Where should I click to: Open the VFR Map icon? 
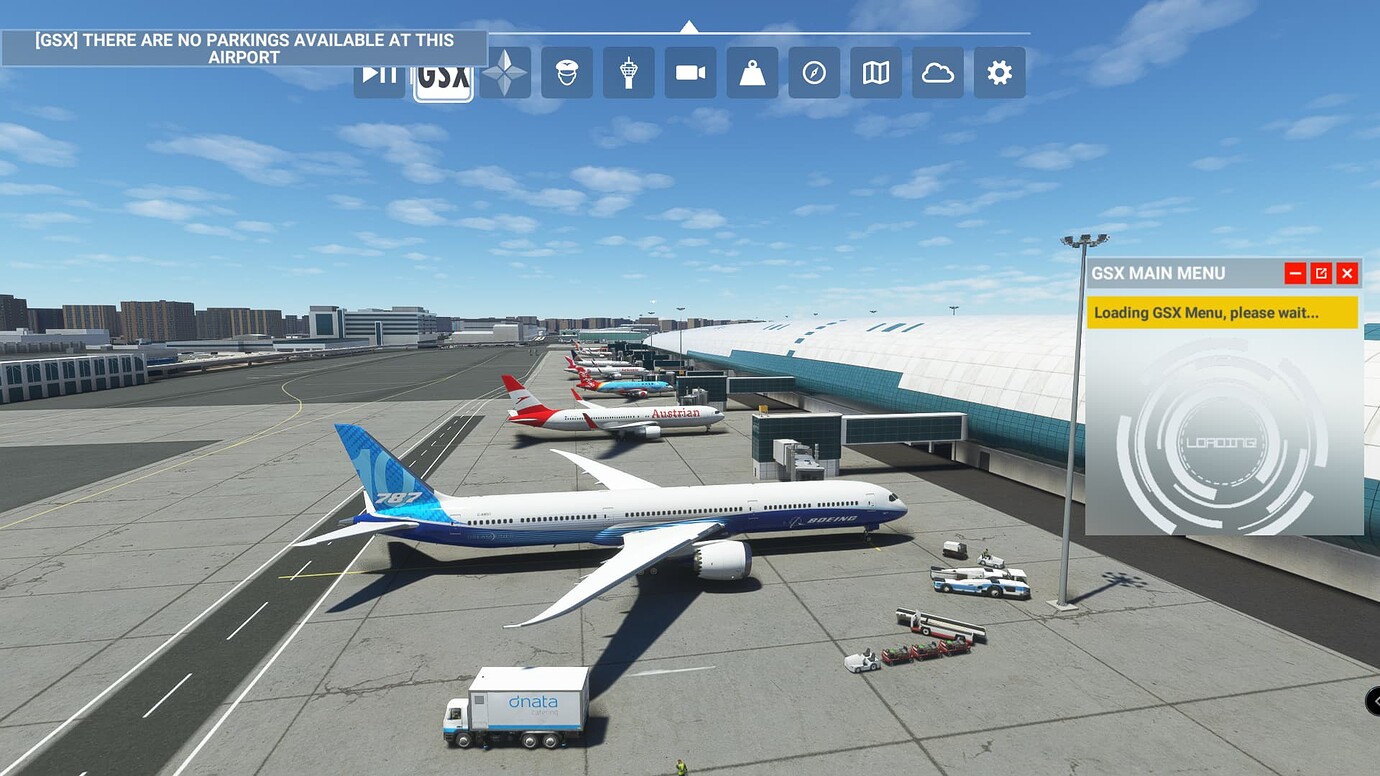pos(875,72)
